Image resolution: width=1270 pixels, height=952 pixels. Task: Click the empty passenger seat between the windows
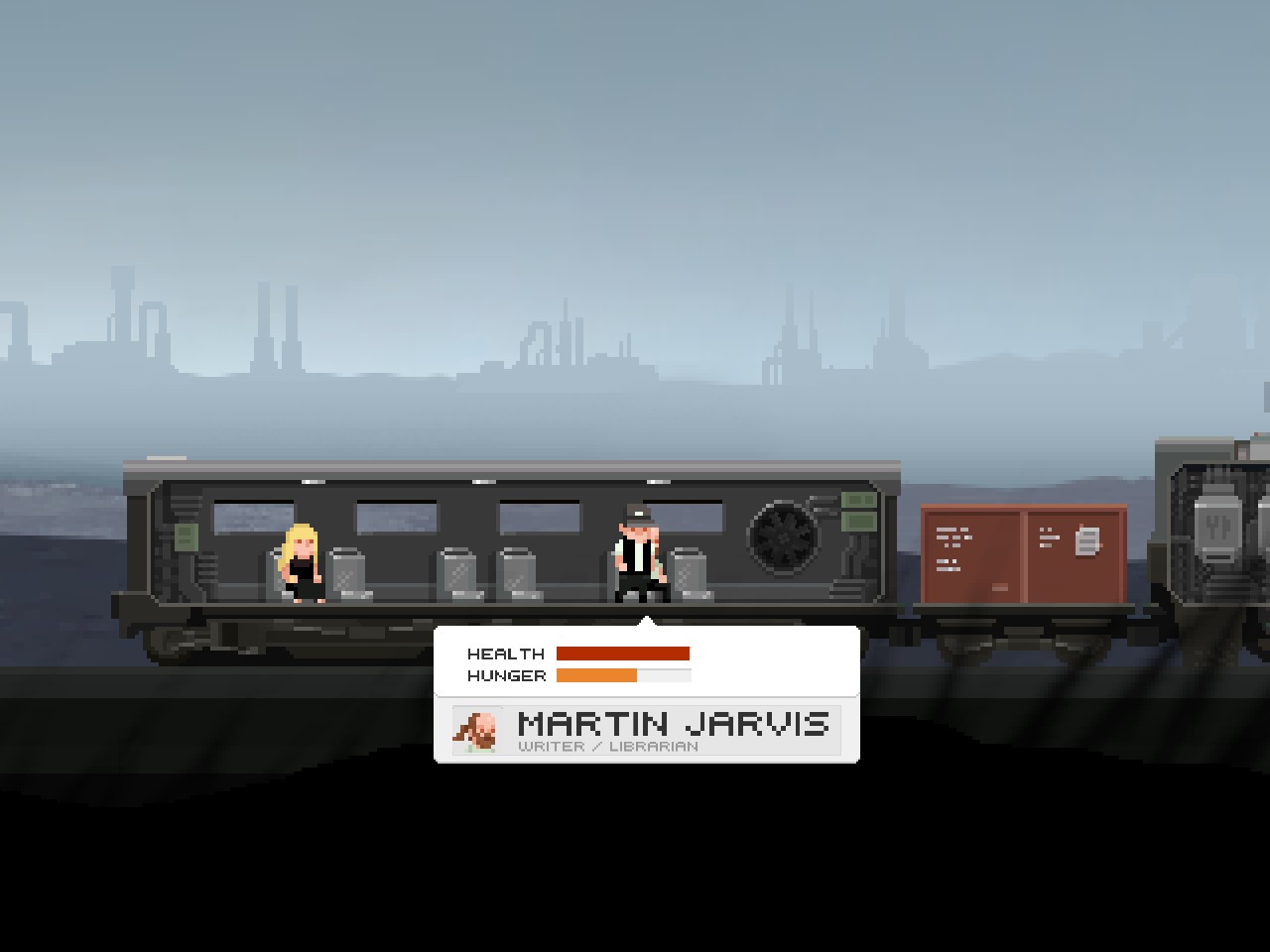[x=455, y=575]
